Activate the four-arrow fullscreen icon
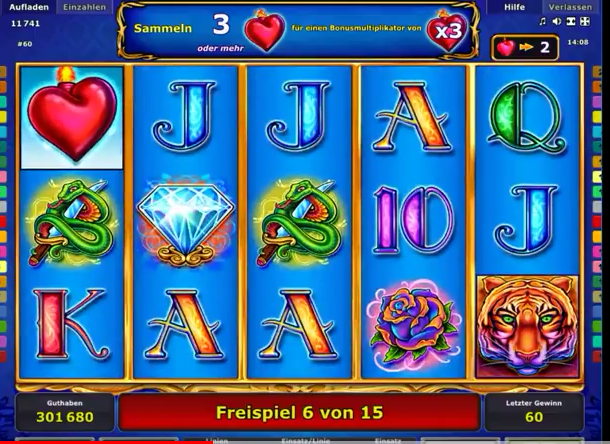This screenshot has height=444, width=610. click(x=586, y=21)
